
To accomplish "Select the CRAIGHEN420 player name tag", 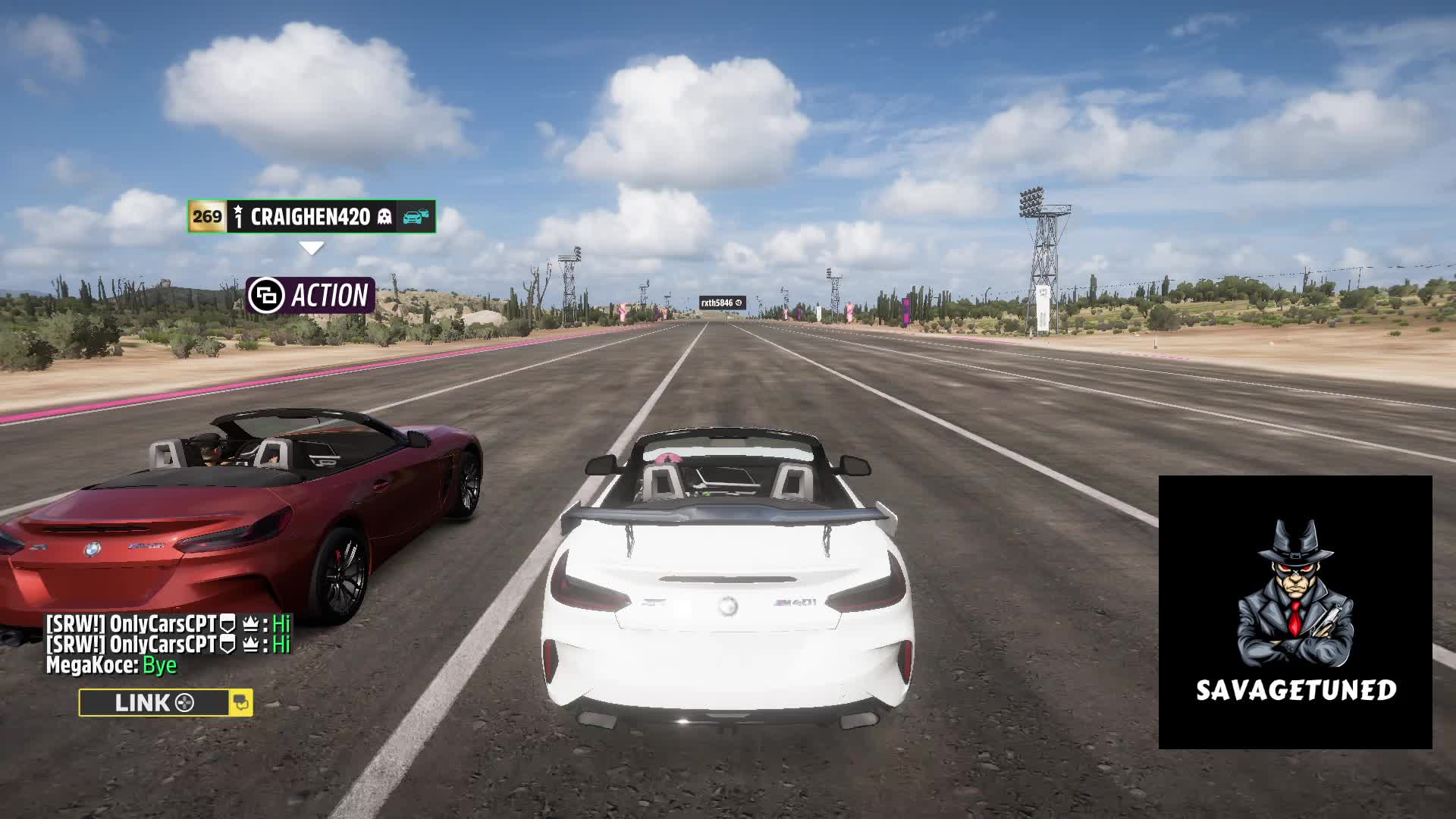I will pyautogui.click(x=311, y=217).
